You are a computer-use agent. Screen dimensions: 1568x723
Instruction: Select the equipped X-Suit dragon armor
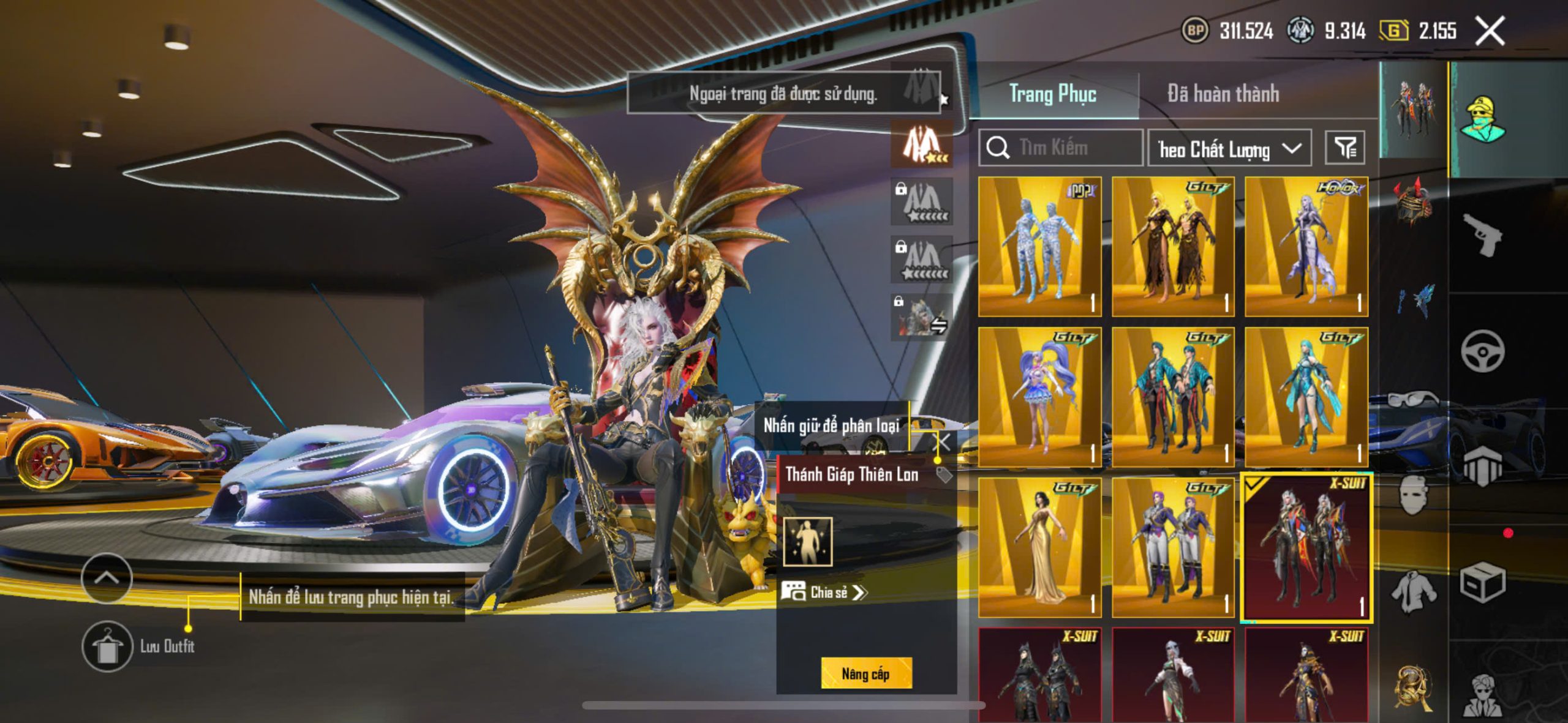1306,547
